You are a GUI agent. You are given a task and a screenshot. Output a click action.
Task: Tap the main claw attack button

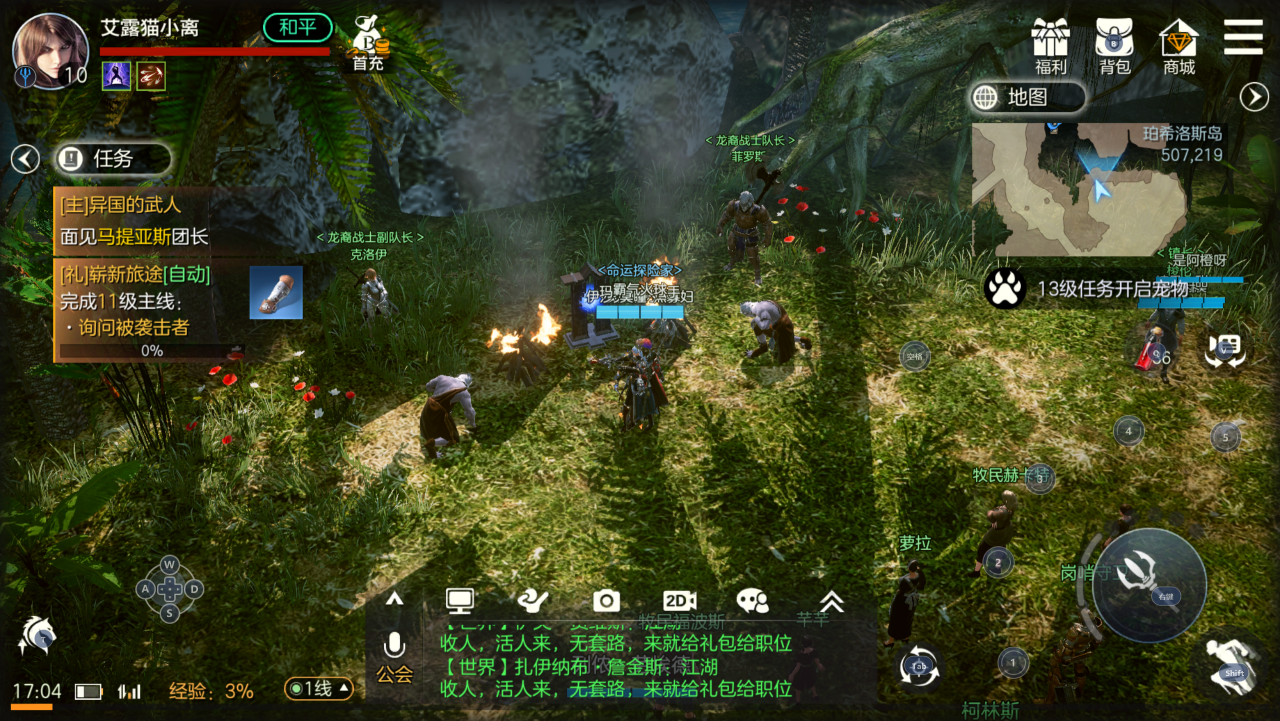[x=1149, y=585]
